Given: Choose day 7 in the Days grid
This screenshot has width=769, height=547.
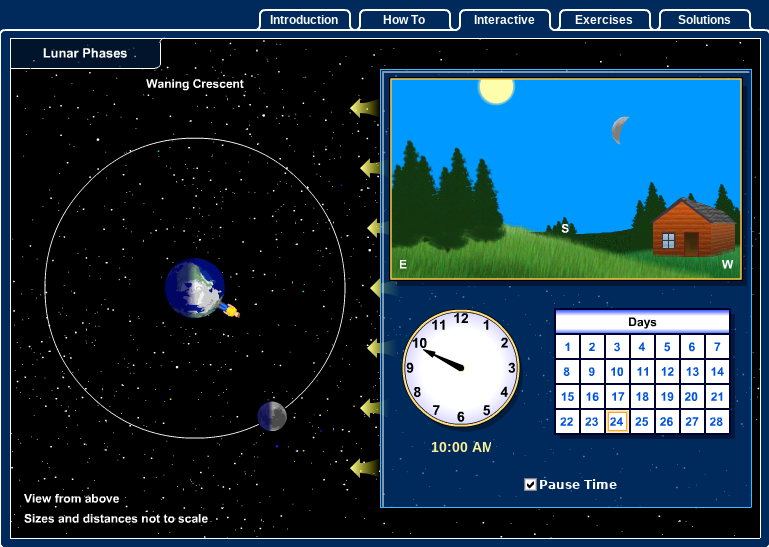Looking at the screenshot, I should click(x=717, y=347).
